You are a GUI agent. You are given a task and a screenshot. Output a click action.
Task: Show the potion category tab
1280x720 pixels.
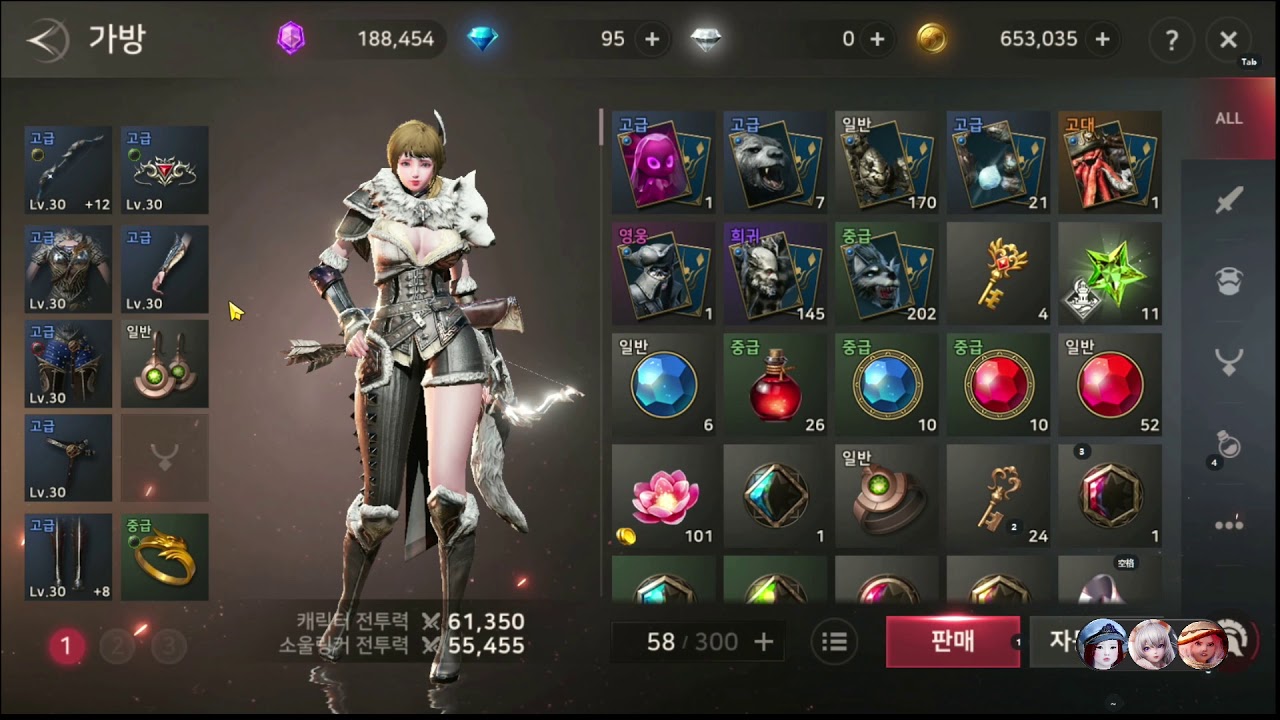(1229, 444)
